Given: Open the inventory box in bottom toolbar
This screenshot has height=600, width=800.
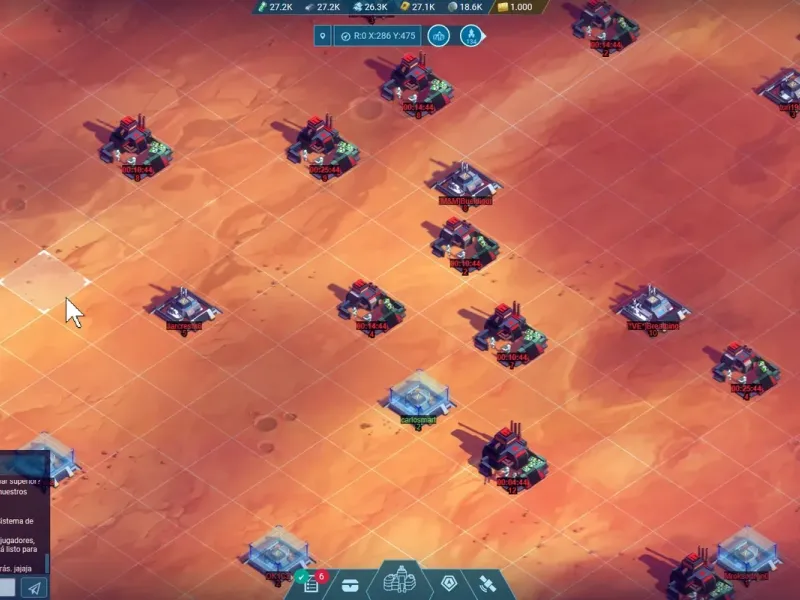Looking at the screenshot, I should click(x=349, y=584).
